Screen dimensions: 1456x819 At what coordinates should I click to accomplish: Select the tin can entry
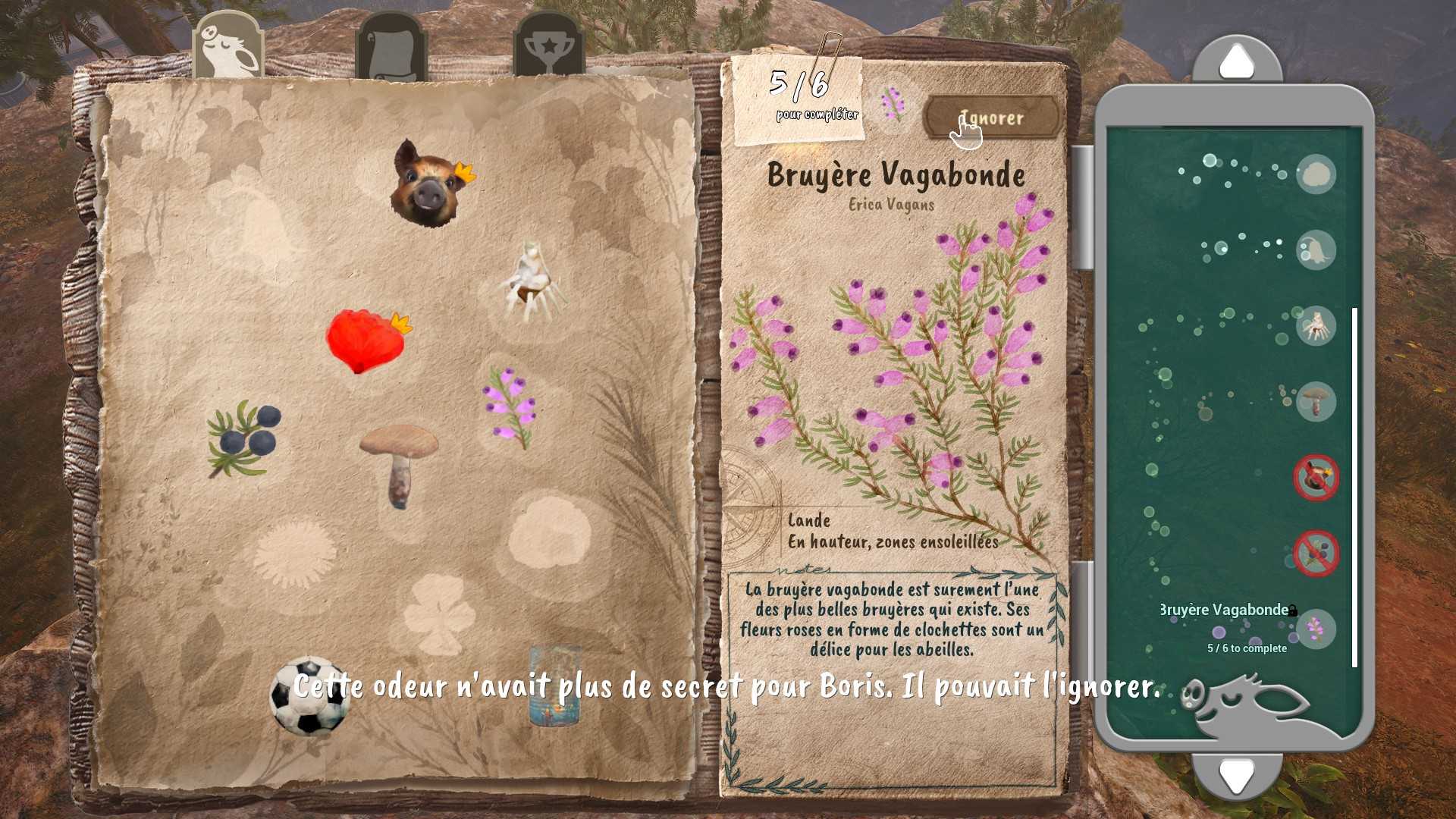pyautogui.click(x=555, y=686)
